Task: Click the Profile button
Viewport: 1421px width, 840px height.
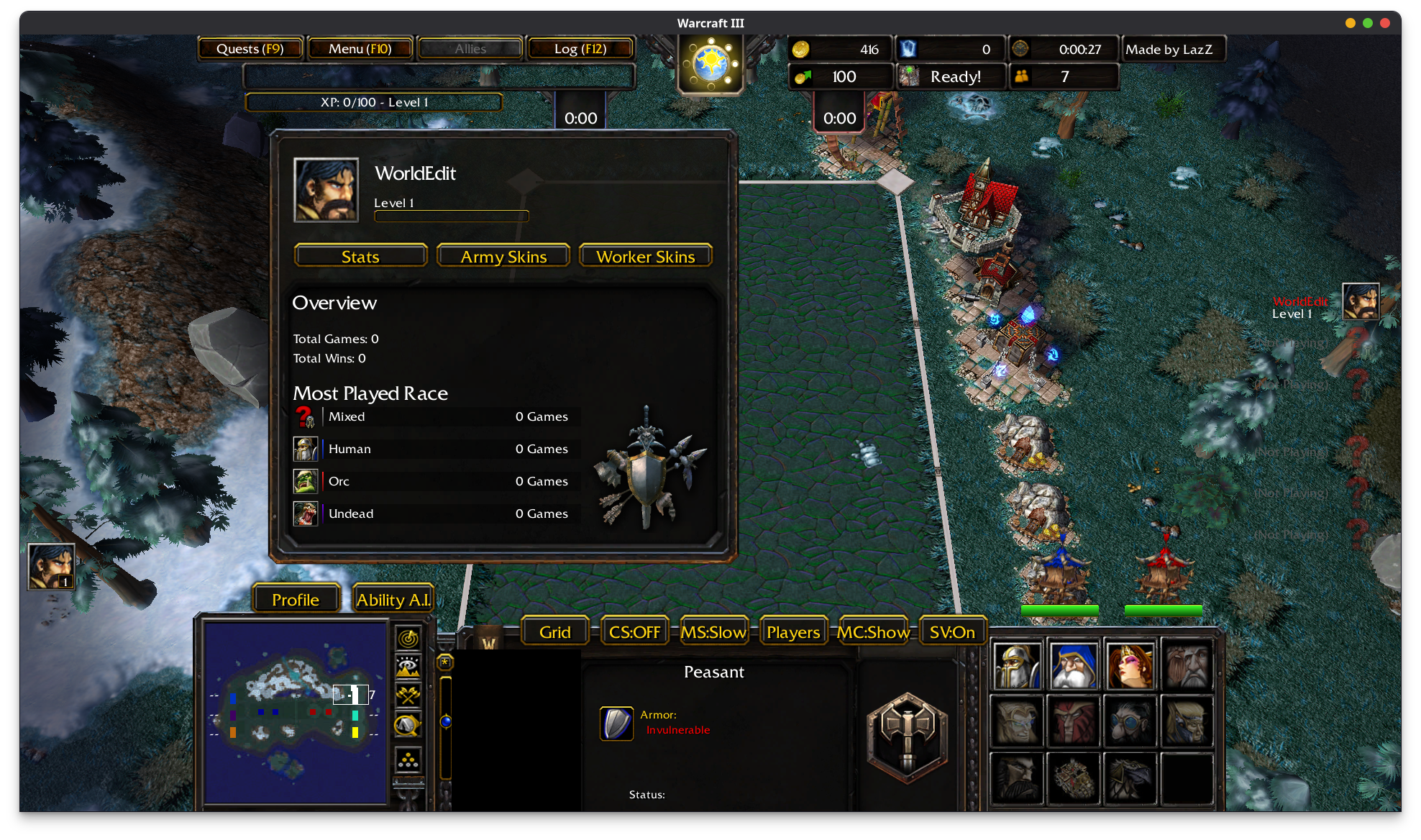Action: 296,600
